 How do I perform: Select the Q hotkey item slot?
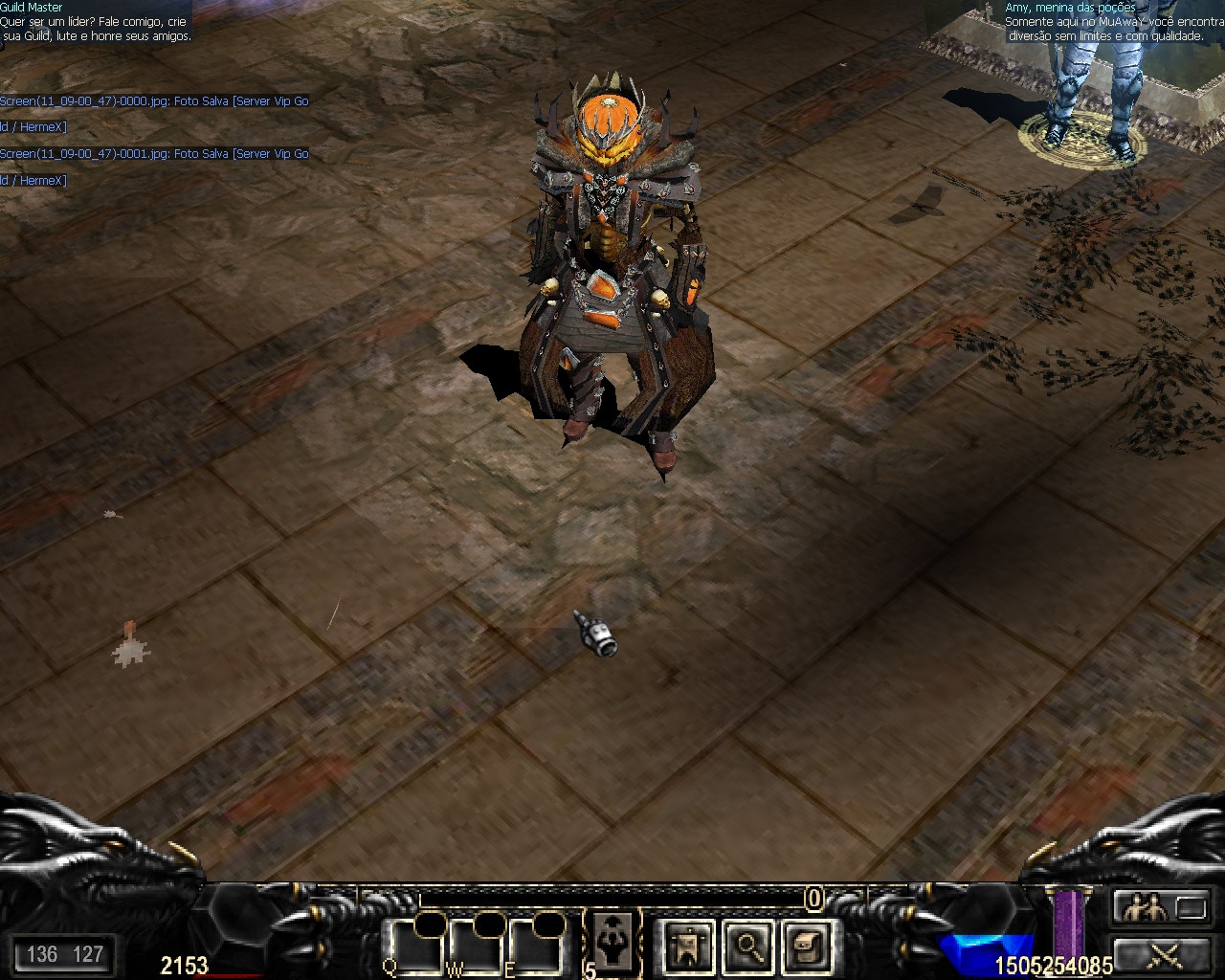pos(412,947)
